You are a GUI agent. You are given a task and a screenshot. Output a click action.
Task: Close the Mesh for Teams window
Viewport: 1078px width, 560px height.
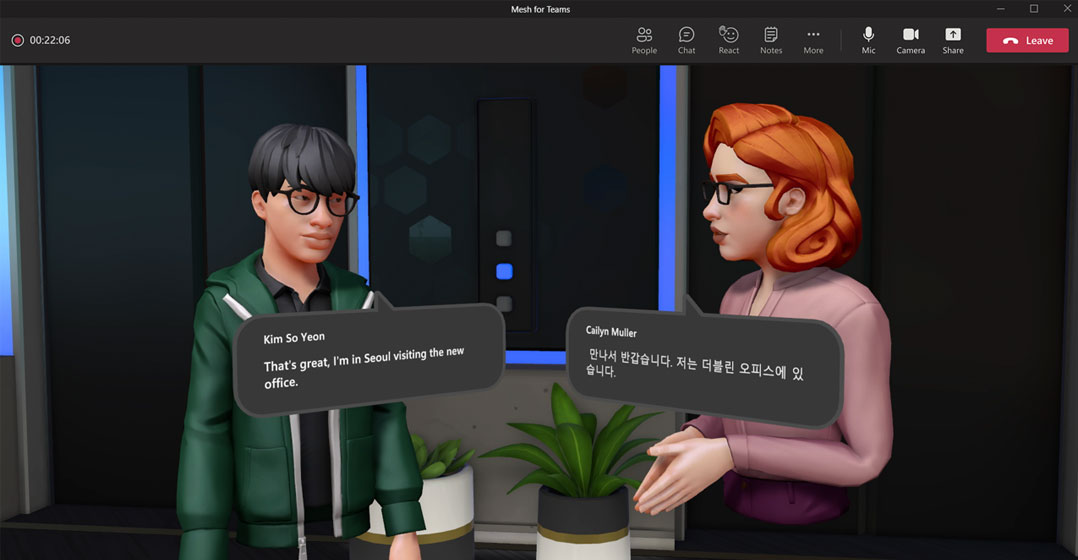pyautogui.click(x=1066, y=9)
